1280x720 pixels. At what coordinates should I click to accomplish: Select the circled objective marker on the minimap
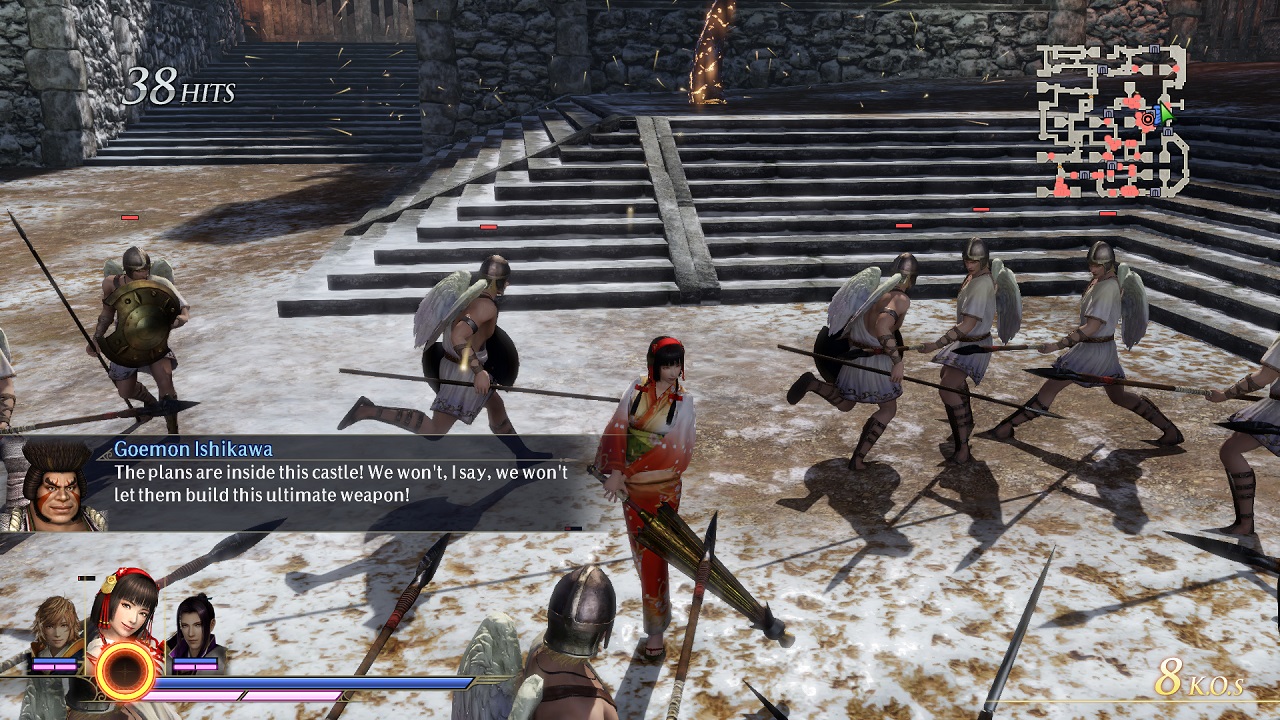(x=1147, y=119)
